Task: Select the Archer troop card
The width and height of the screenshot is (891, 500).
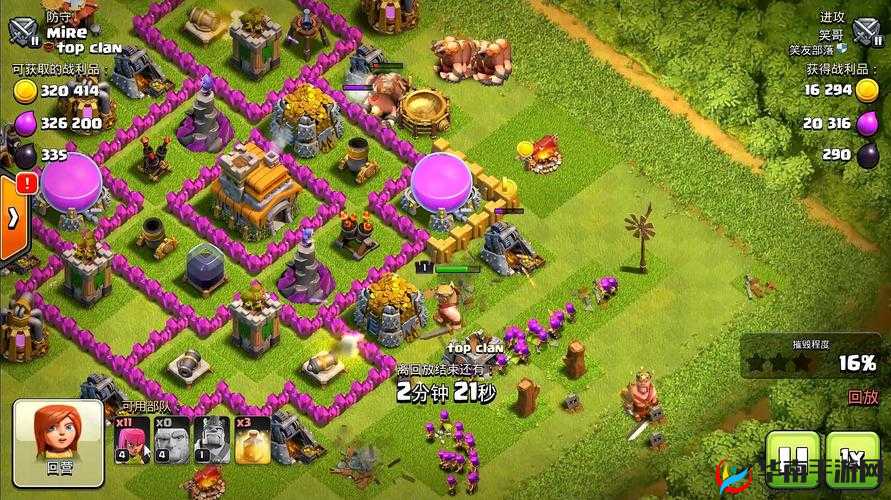Action: (132, 439)
